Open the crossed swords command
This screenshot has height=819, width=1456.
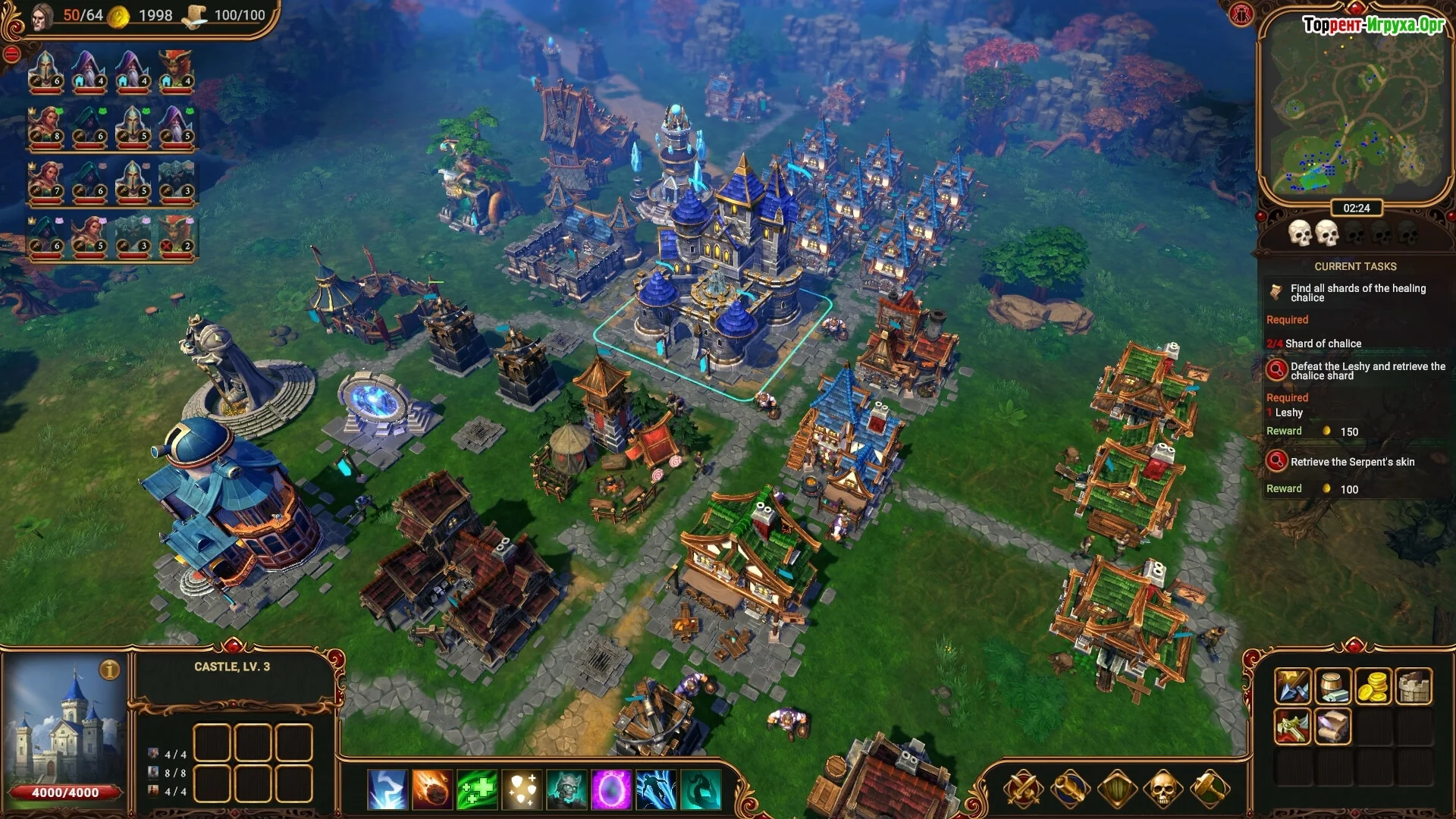pos(1023,789)
